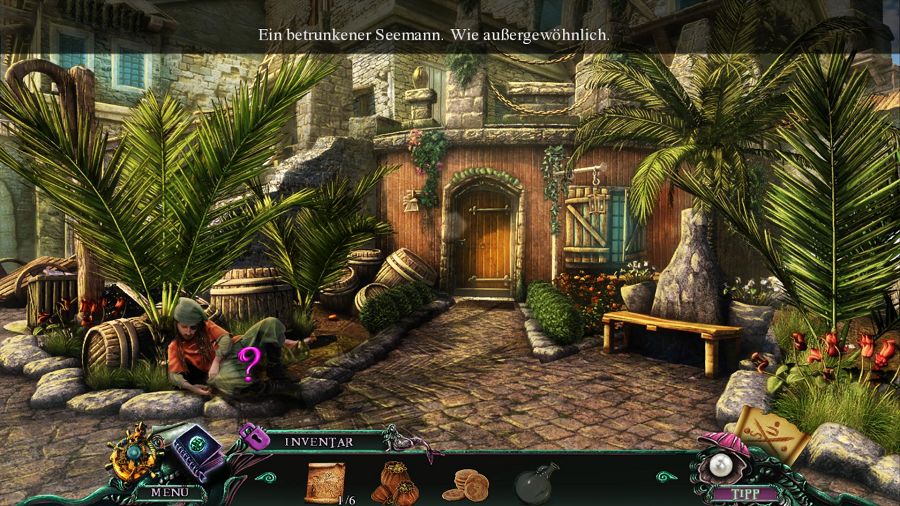Viewport: 900px width, 506px height.
Task: Choose the round black flask item
Action: (x=535, y=483)
